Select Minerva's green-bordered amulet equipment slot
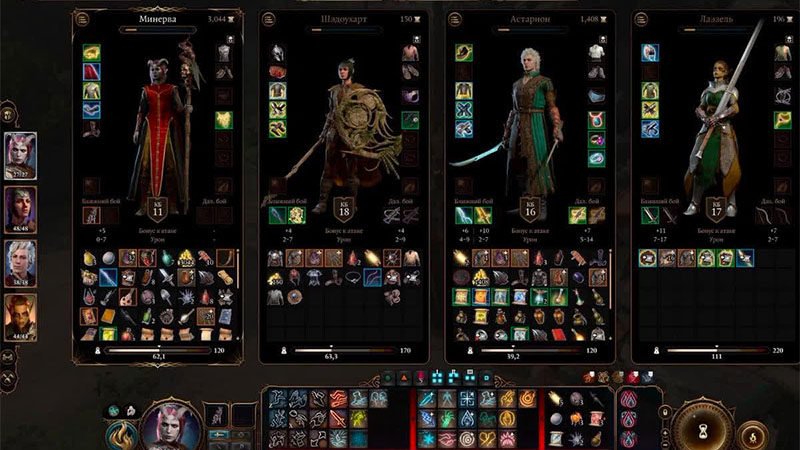 222,120
